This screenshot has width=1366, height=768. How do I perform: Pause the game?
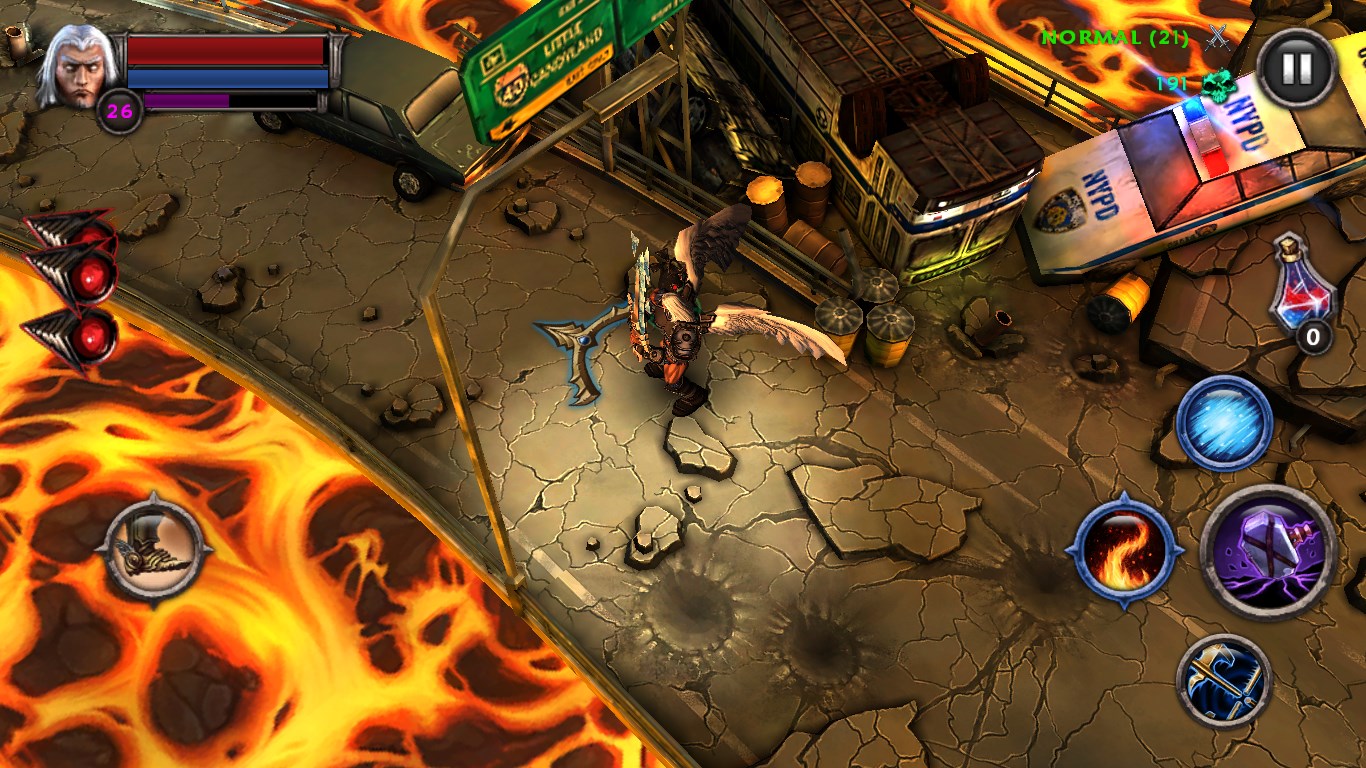(x=1296, y=68)
